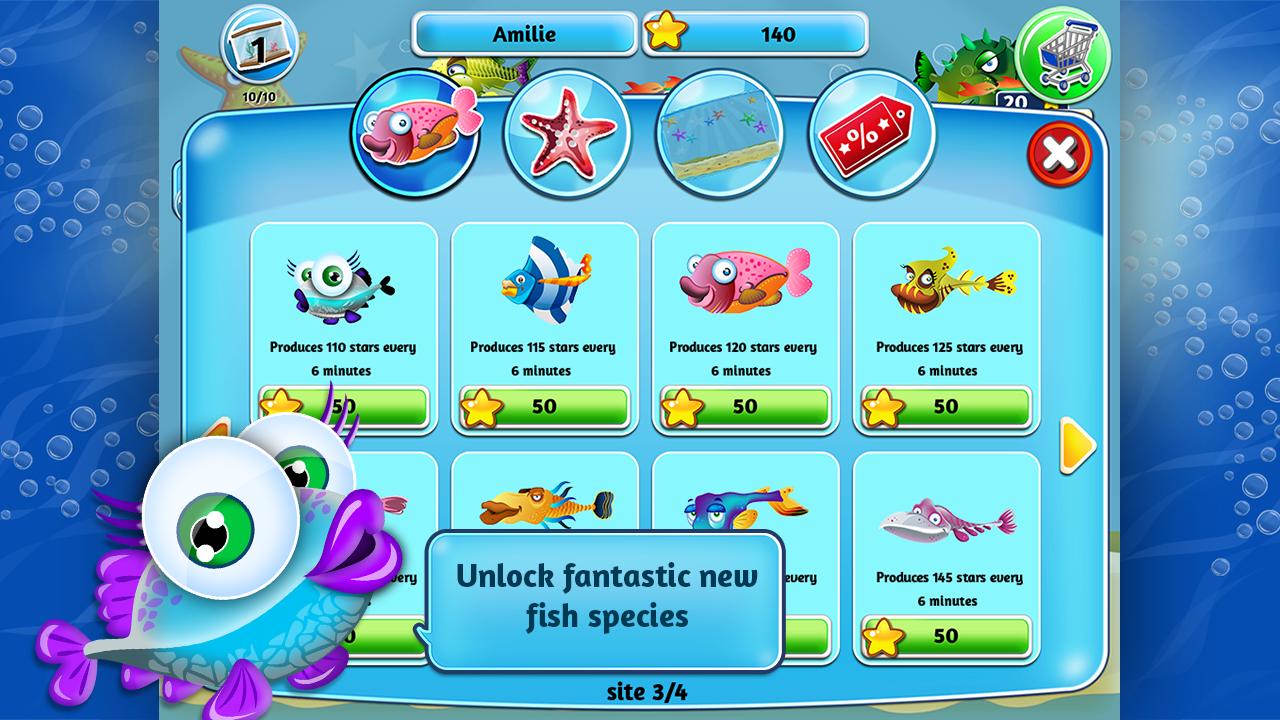Open the fish species shop tab
The height and width of the screenshot is (720, 1280).
click(x=413, y=137)
